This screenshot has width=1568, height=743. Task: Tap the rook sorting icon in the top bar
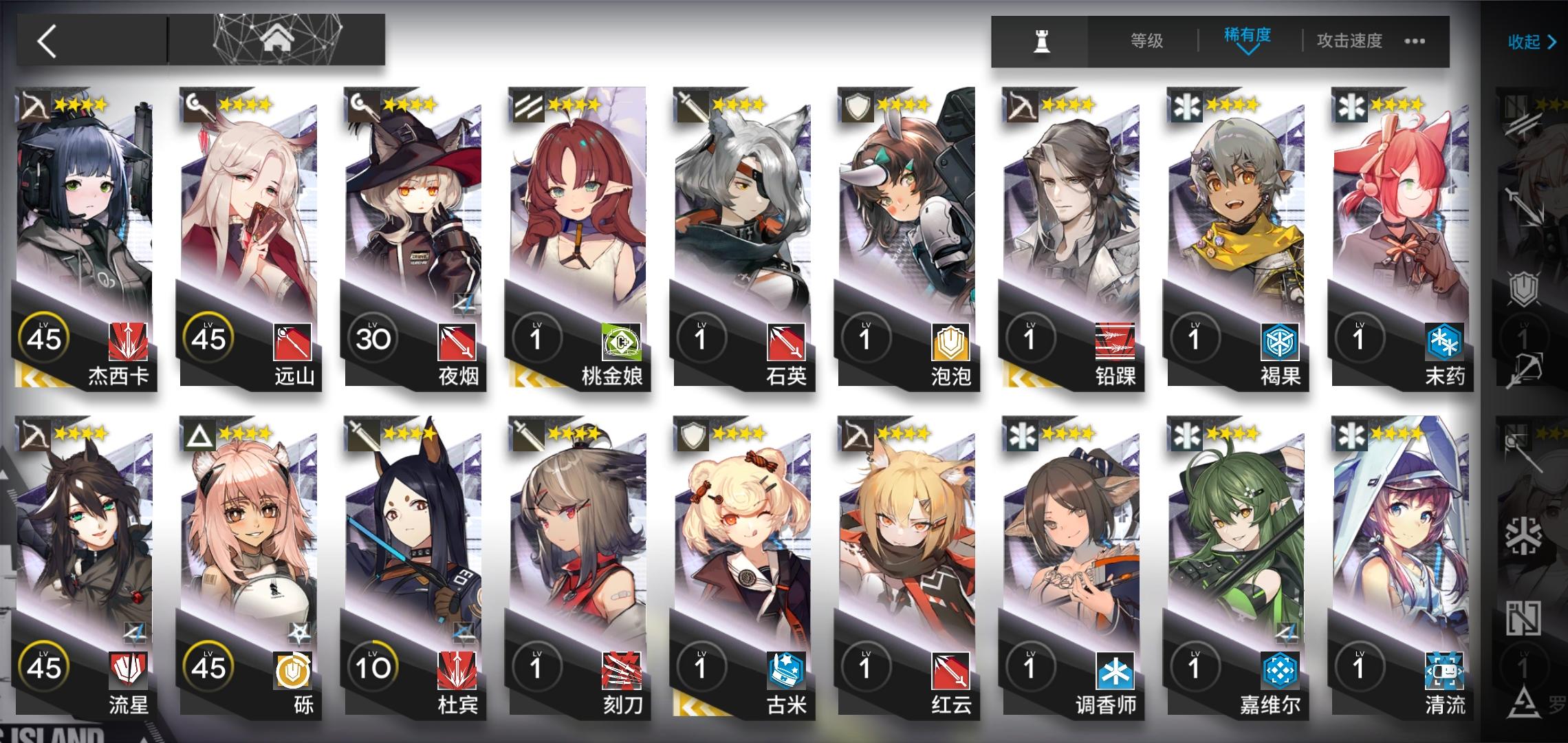click(x=1041, y=41)
